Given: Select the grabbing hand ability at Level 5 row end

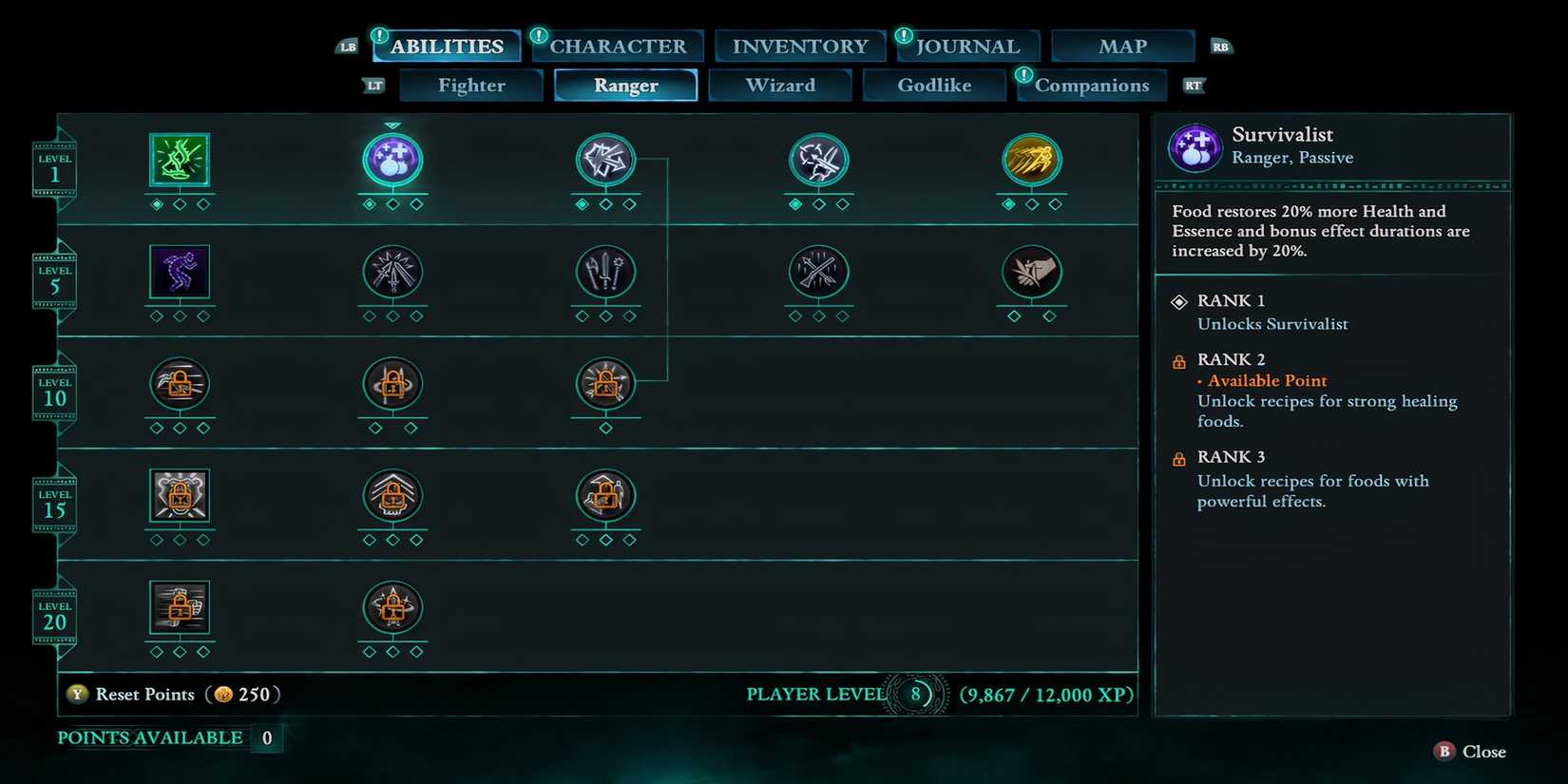Looking at the screenshot, I should click(x=1032, y=276).
